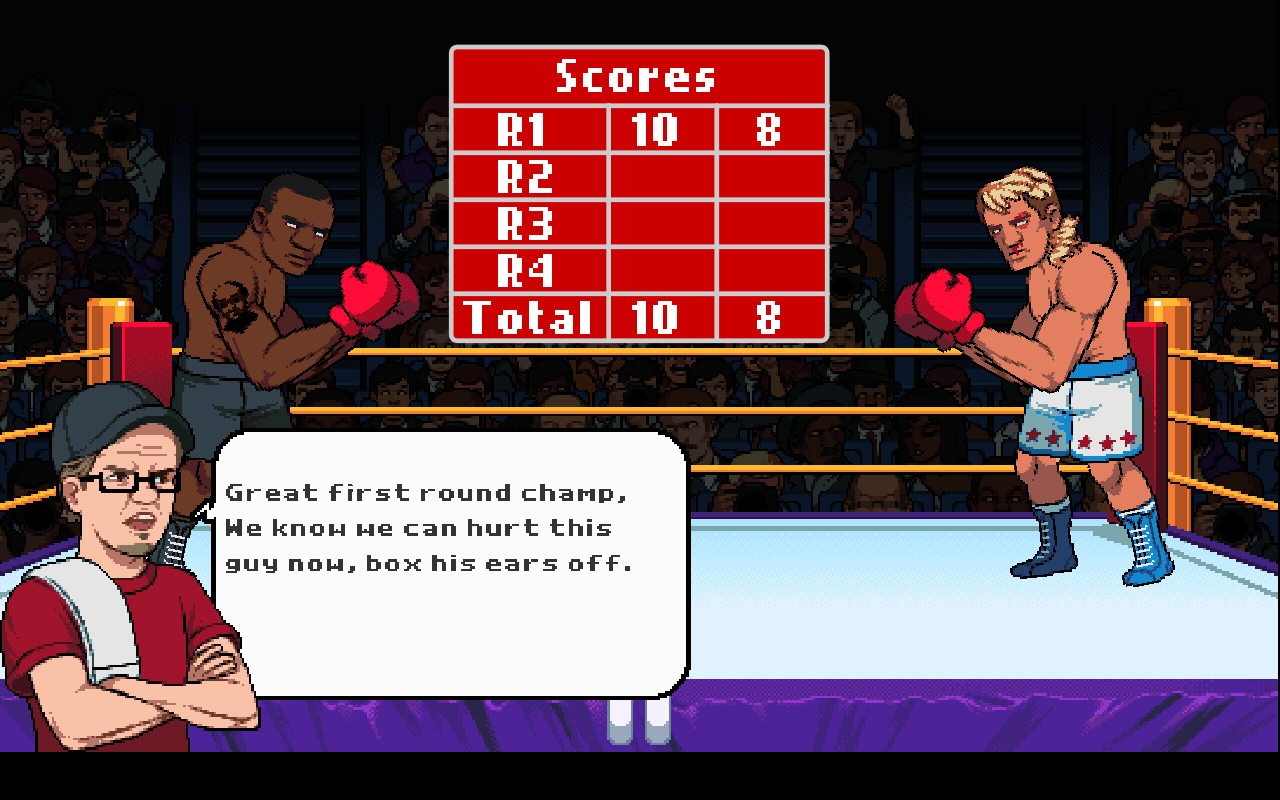Viewport: 1280px width, 800px height.
Task: Click the Scores table header
Action: 637,74
